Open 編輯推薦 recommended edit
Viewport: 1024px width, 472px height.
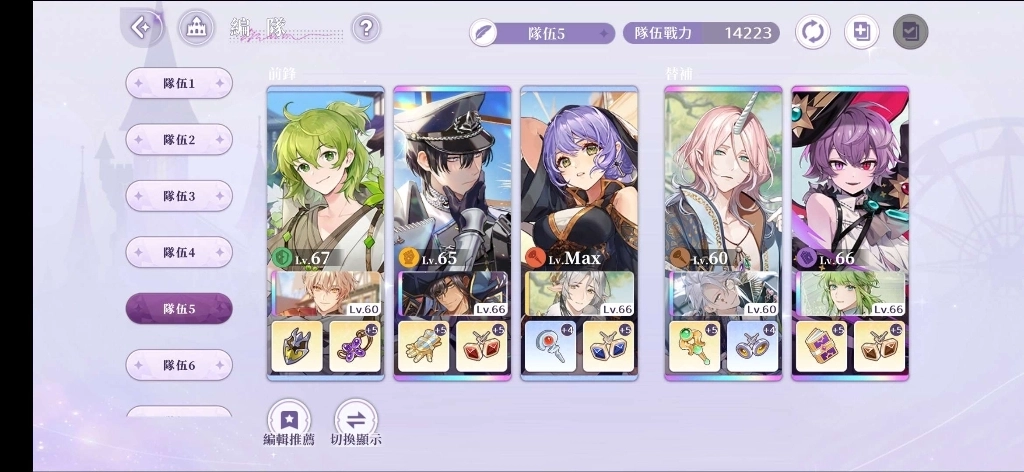click(289, 420)
